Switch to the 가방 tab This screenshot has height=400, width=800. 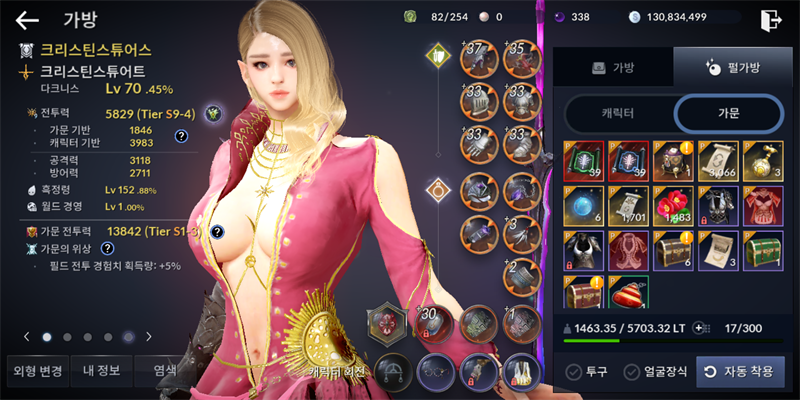pyautogui.click(x=613, y=69)
